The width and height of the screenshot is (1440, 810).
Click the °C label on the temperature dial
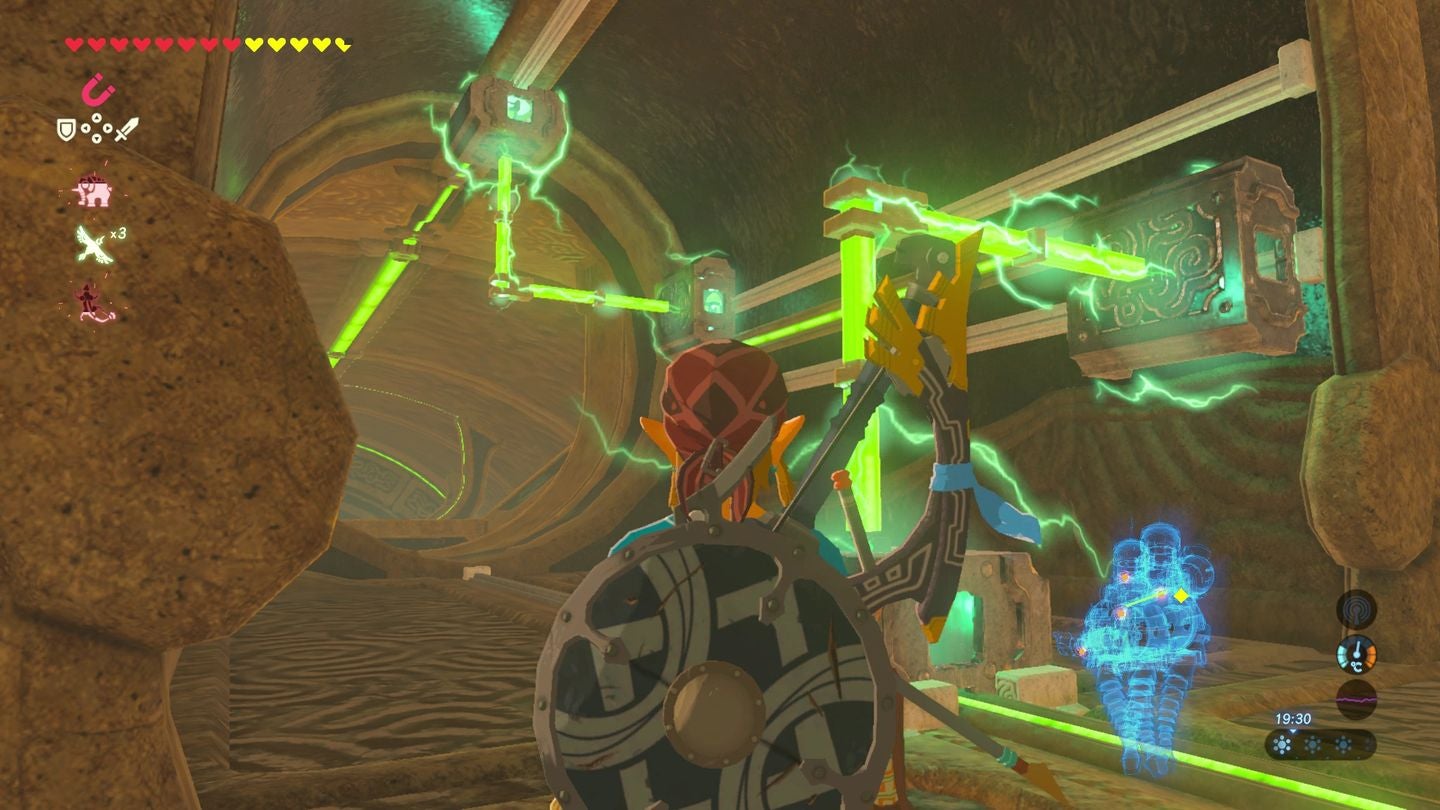click(x=1356, y=666)
